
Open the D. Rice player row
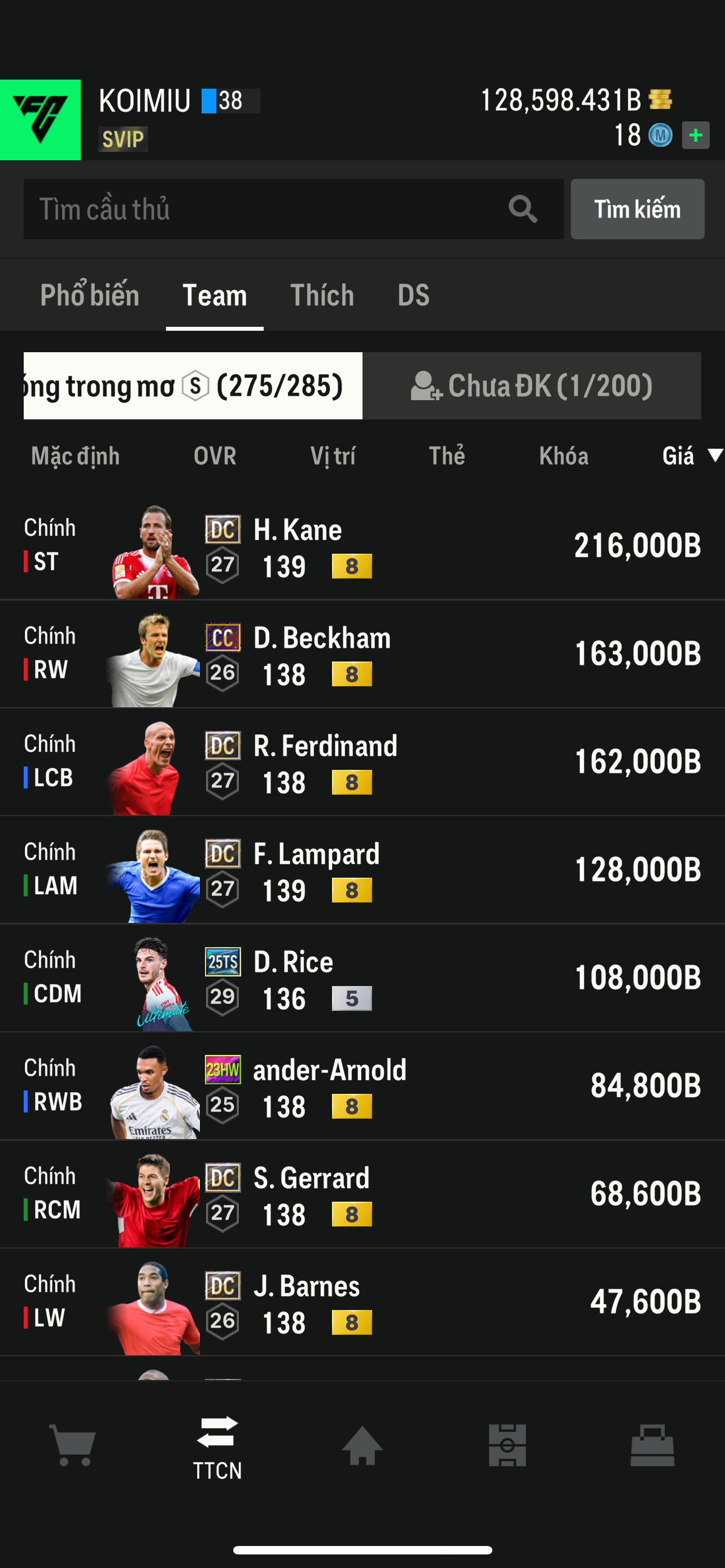[x=362, y=978]
